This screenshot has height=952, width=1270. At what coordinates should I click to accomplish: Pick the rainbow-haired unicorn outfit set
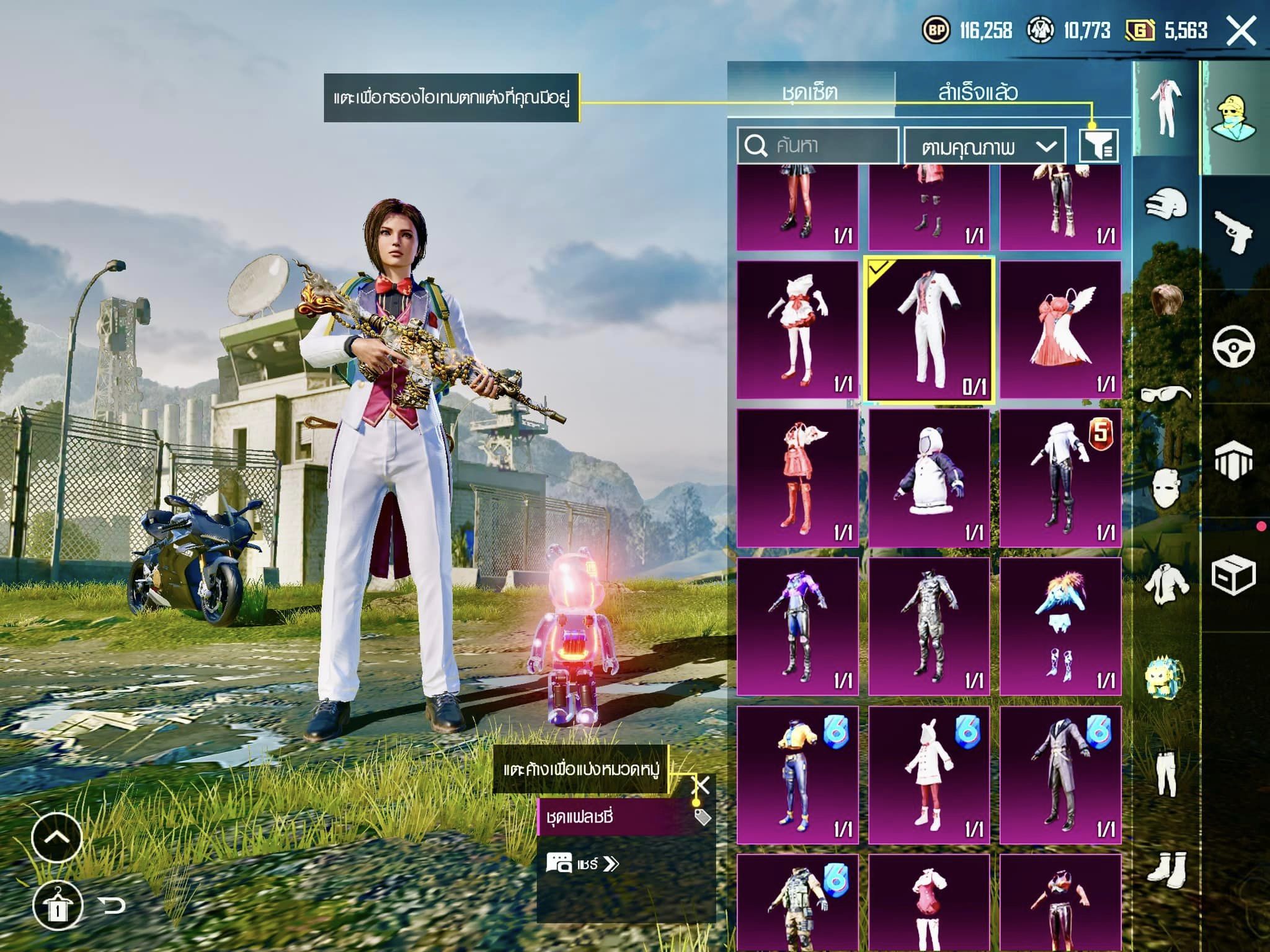pyautogui.click(x=1060, y=627)
